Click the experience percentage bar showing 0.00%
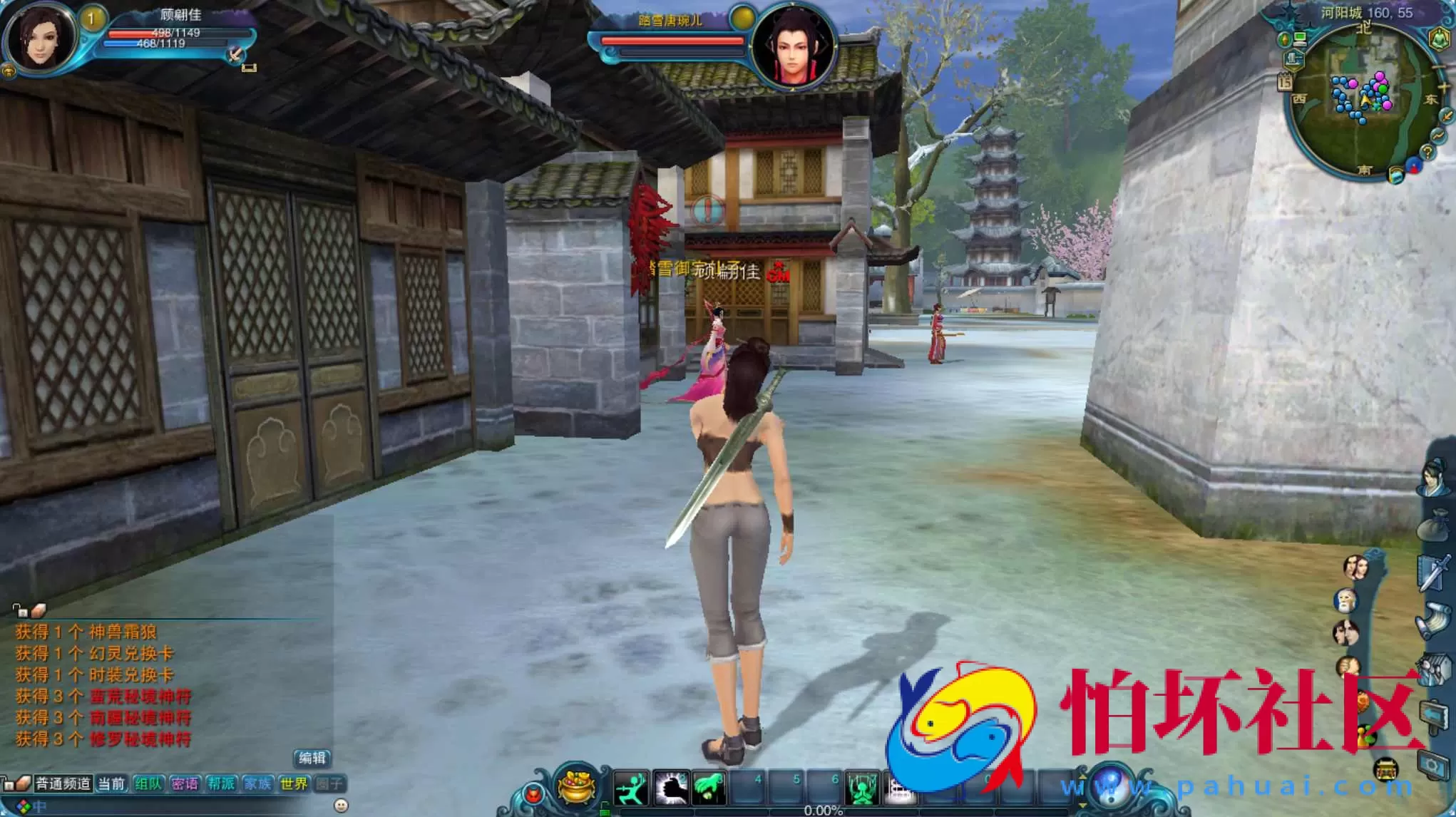The height and width of the screenshot is (817, 1456). 823,812
